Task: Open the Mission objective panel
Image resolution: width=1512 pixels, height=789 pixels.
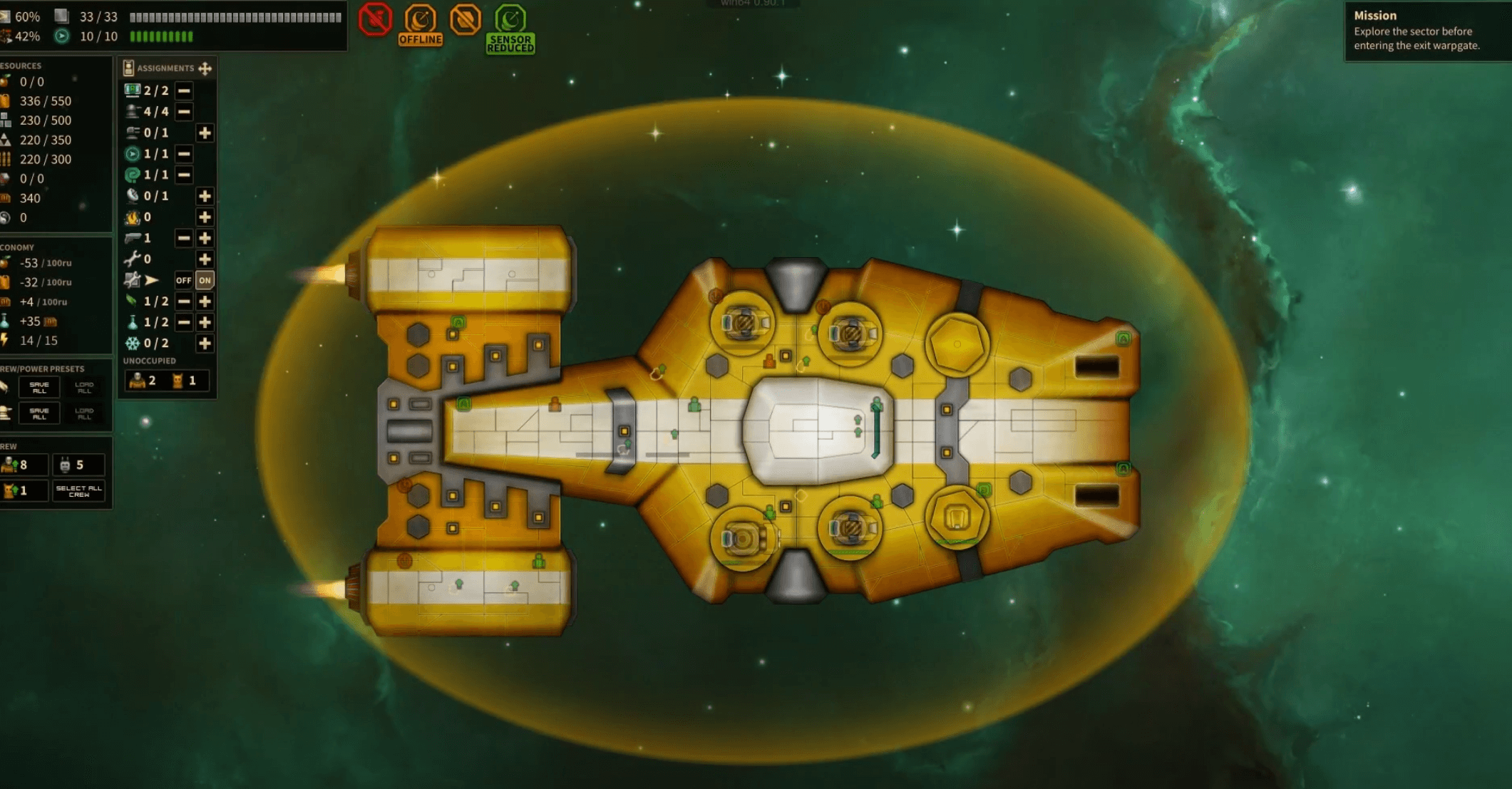Action: pos(1426,31)
